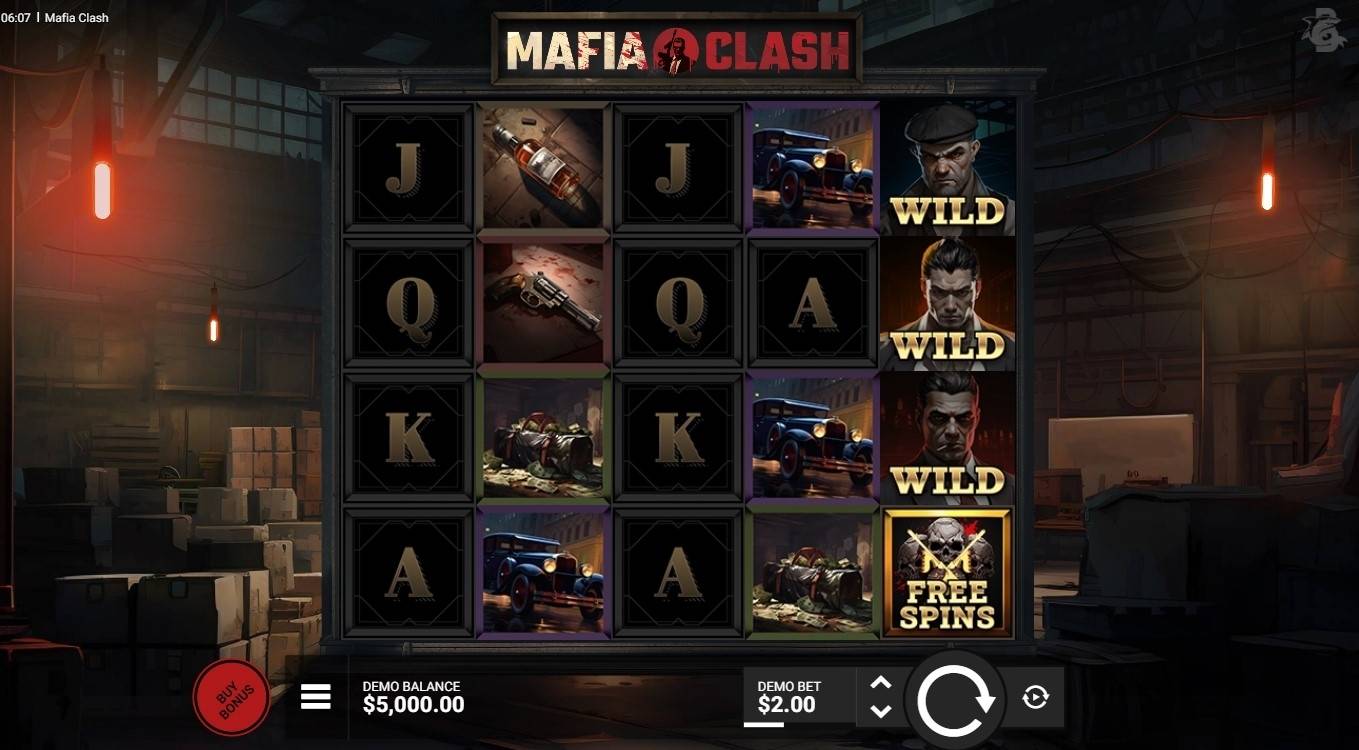Decrease the demo bet amount
Viewport: 1359px width, 750px height.
[x=880, y=711]
